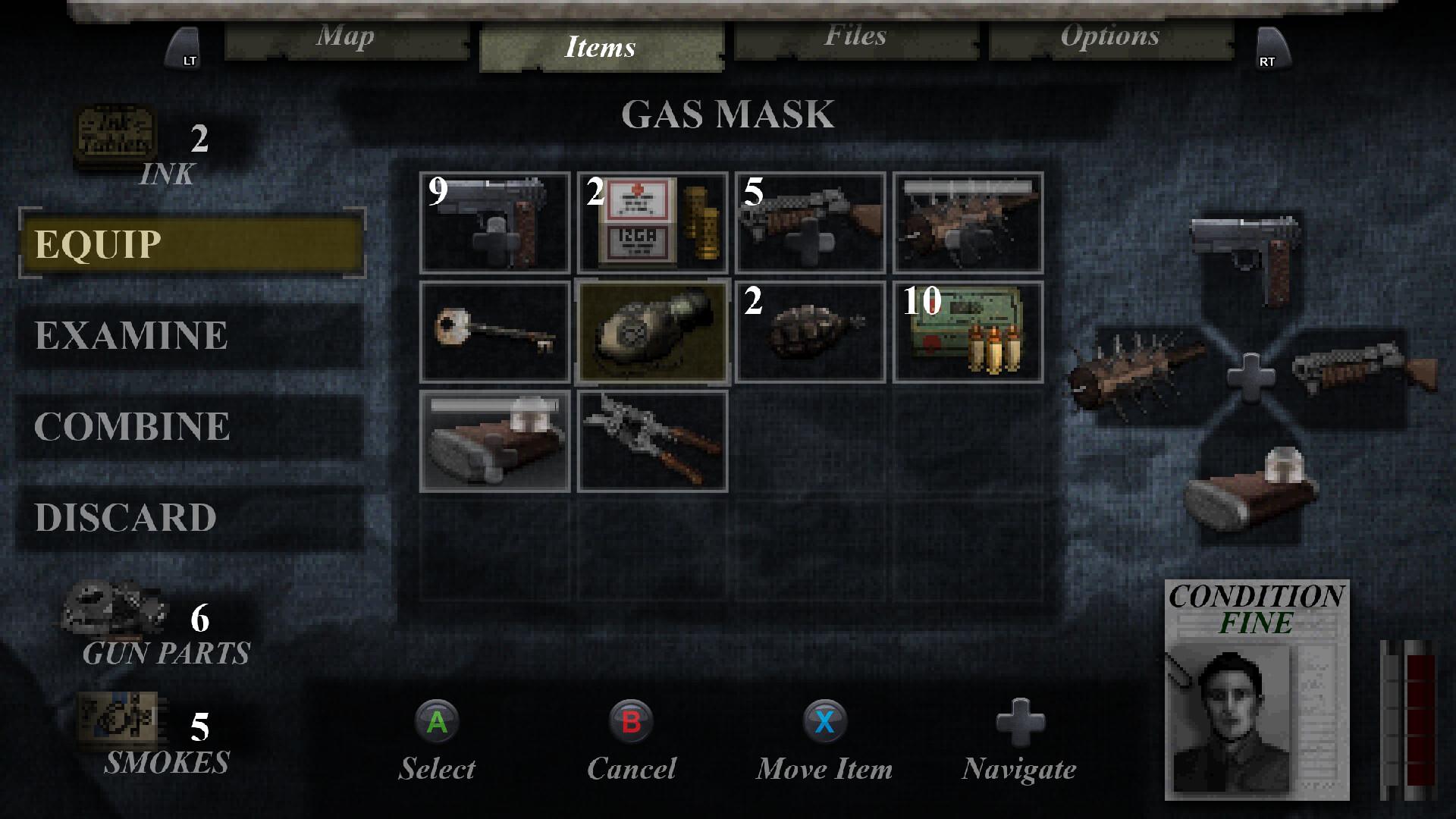Go to the Options tab
This screenshot has height=819, width=1456.
point(1109,38)
